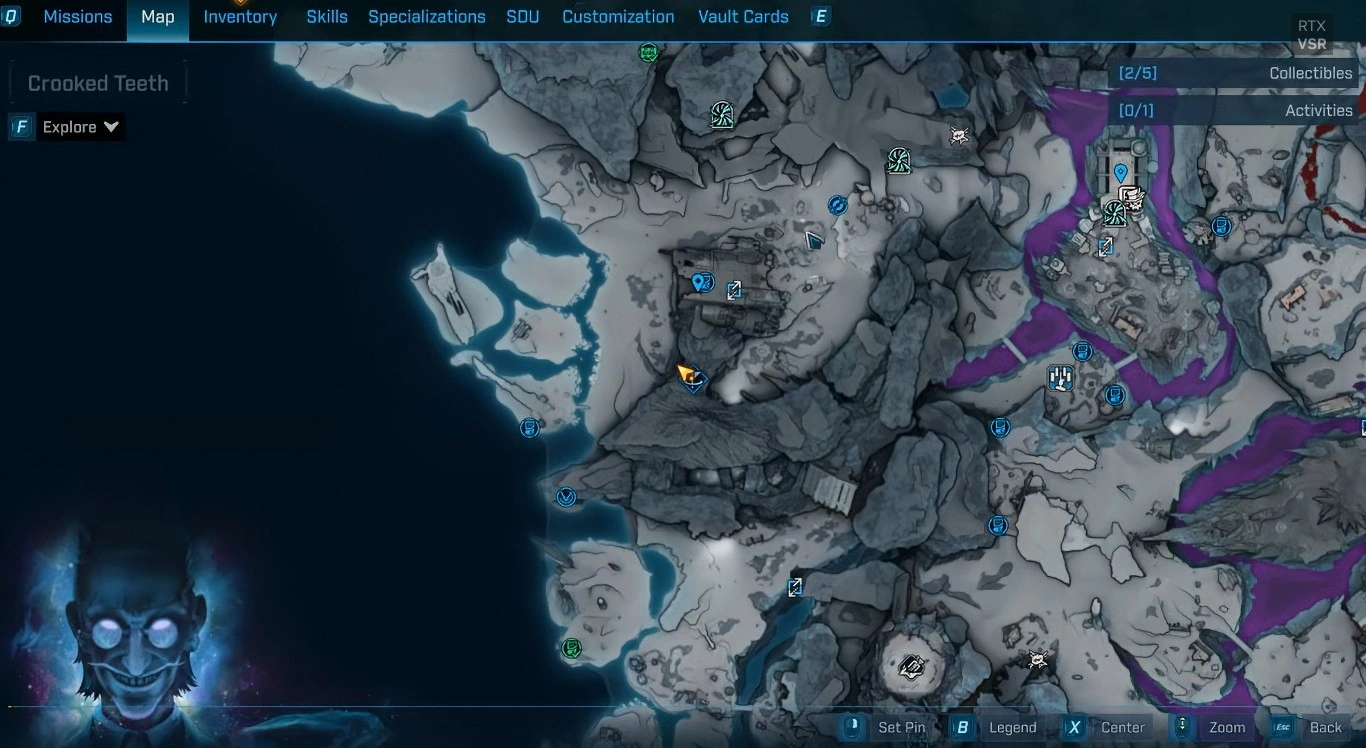
Task: Click the level transition arrow icon near map center
Action: click(x=735, y=290)
